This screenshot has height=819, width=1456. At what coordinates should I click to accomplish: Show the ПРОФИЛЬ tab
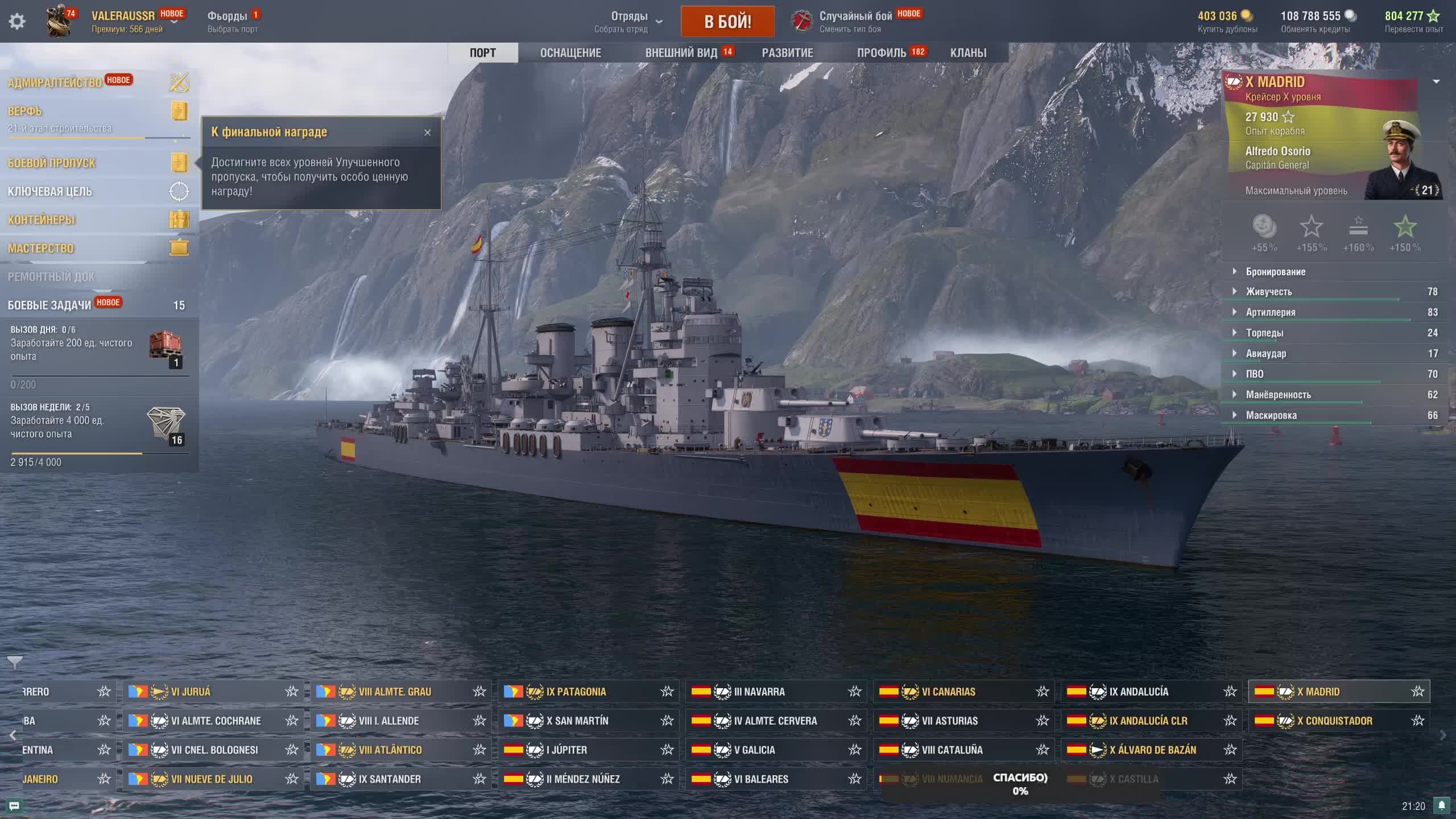pos(882,53)
